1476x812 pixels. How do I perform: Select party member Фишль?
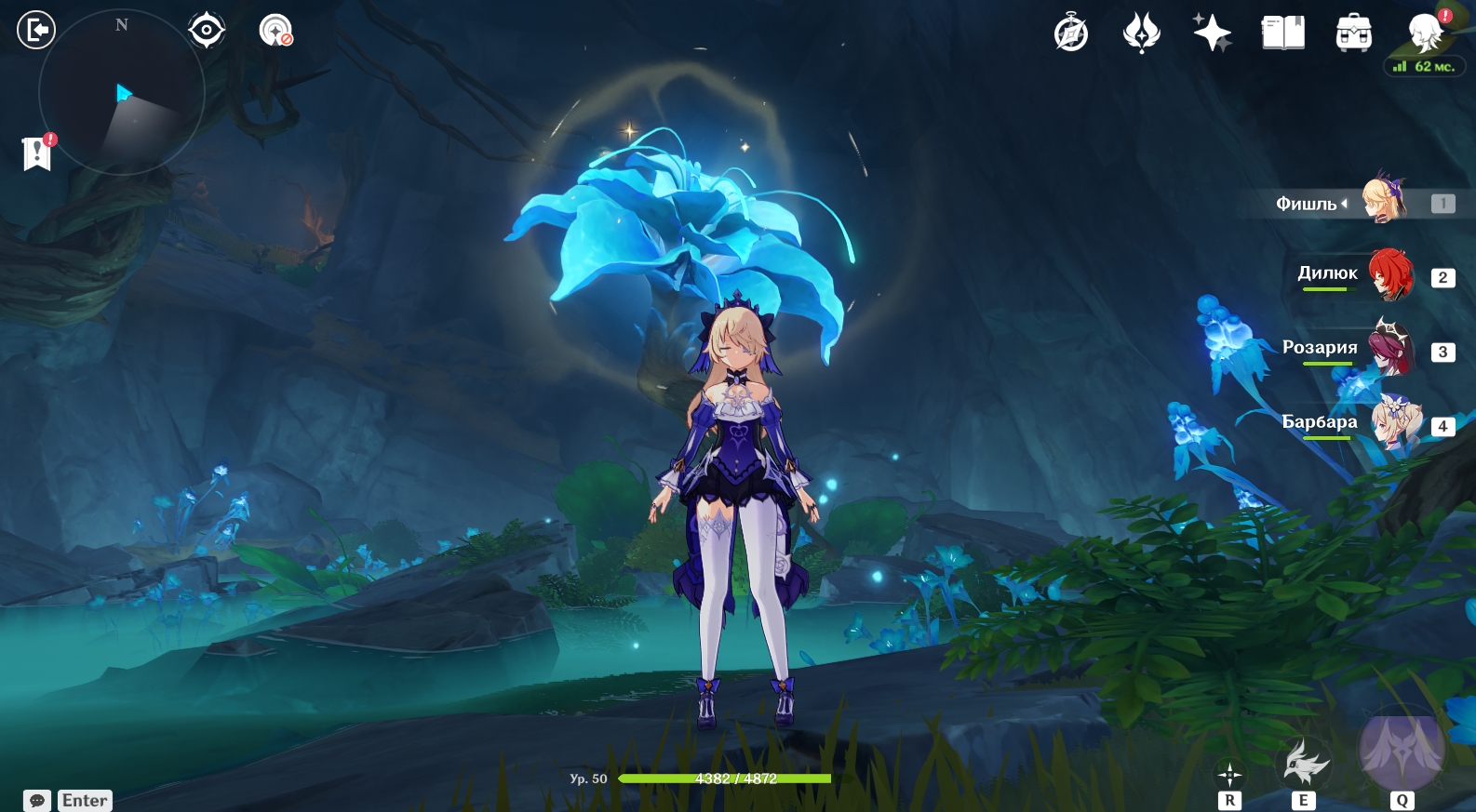[x=1384, y=201]
